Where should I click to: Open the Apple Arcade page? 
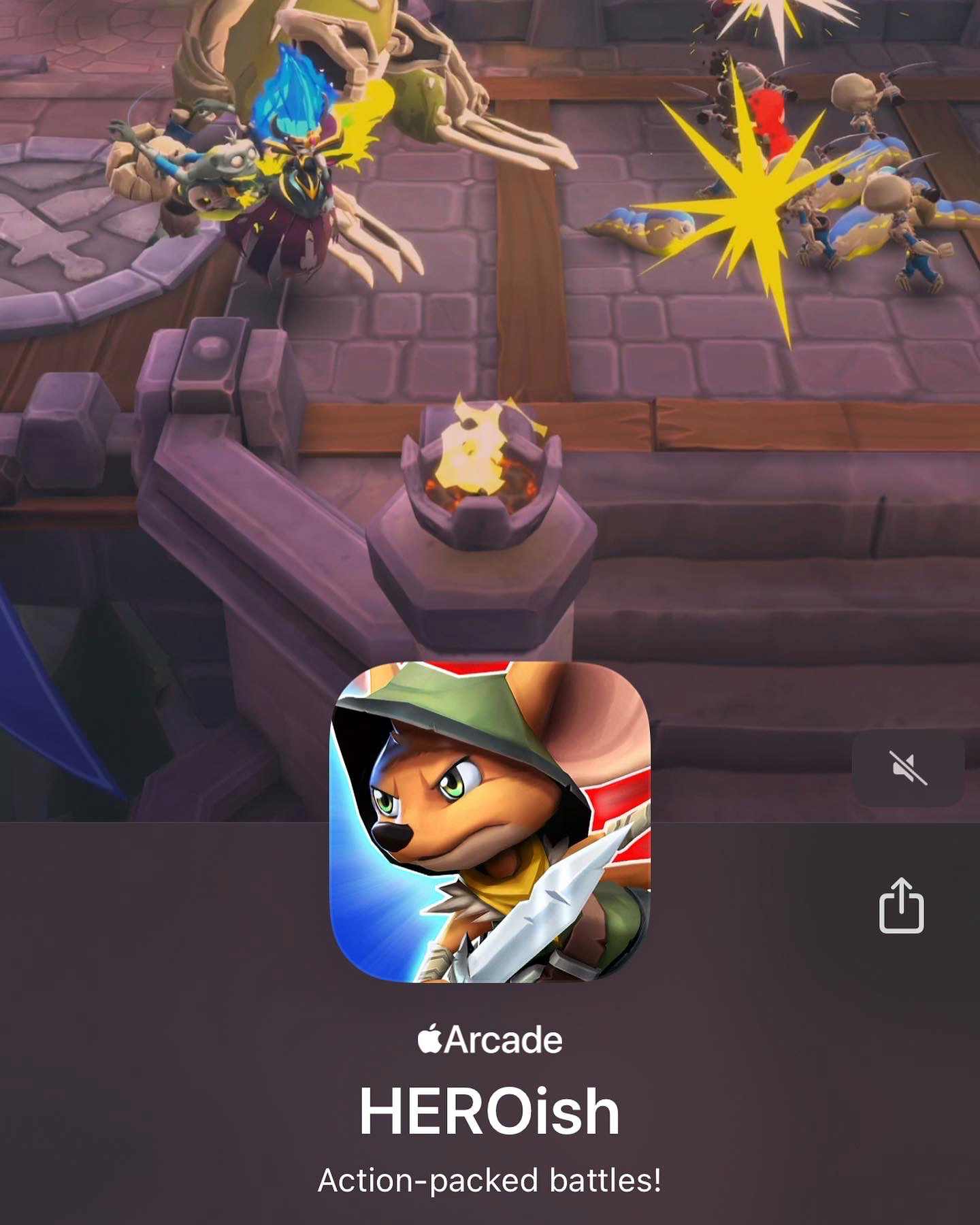click(x=490, y=1038)
